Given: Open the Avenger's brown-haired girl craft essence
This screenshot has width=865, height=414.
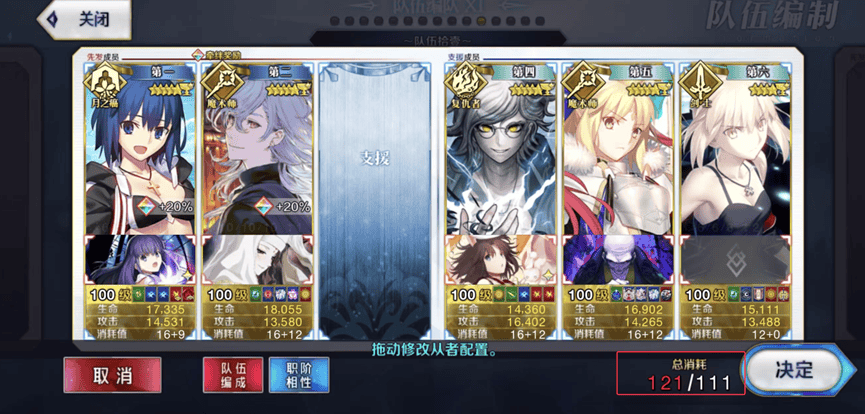Looking at the screenshot, I should (499, 257).
